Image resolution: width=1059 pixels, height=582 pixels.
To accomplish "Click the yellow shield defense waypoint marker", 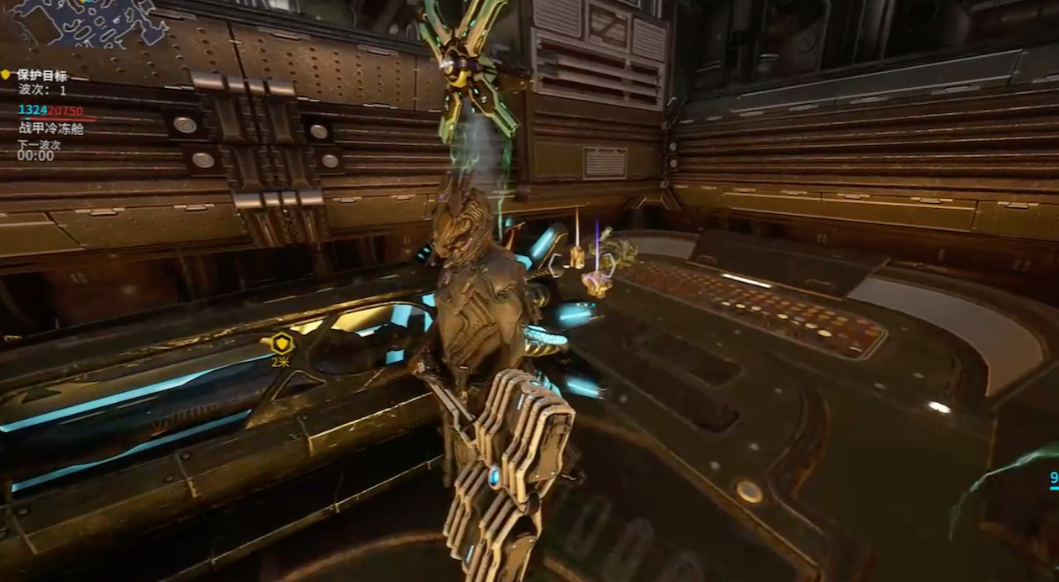I will coord(280,343).
